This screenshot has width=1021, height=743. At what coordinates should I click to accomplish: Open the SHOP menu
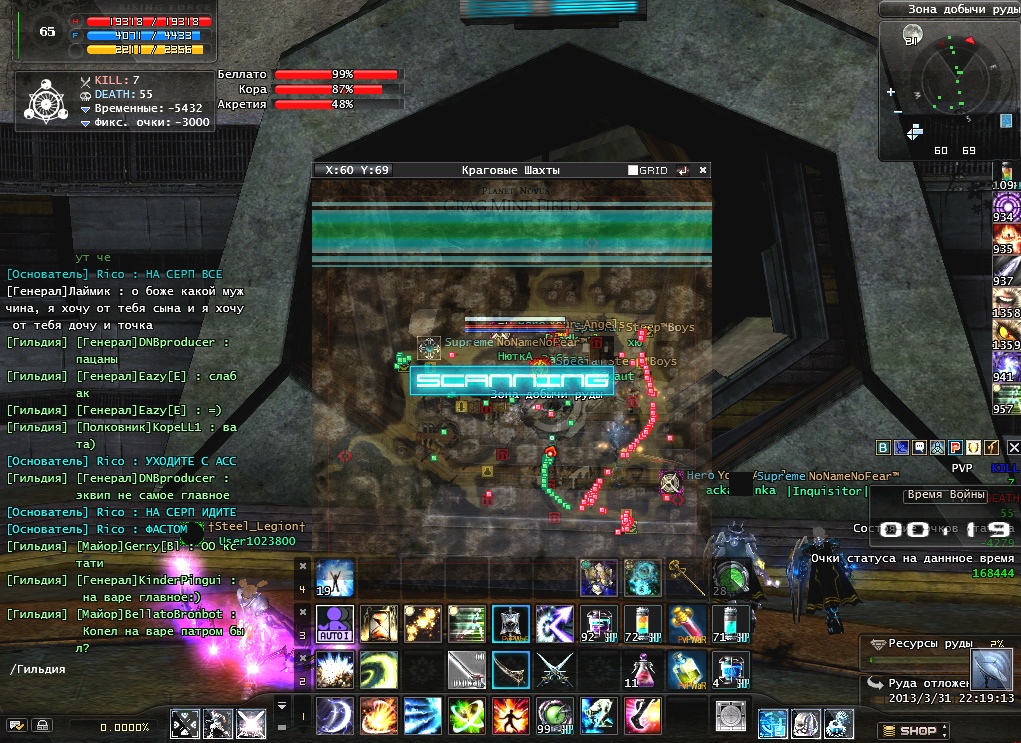point(909,731)
